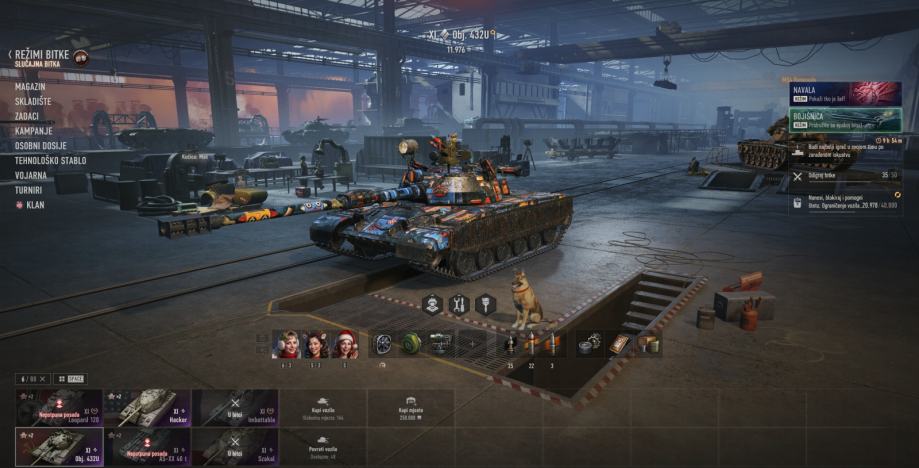919x468 pixels.
Task: Open Osobni Dosije
Action: point(41,146)
